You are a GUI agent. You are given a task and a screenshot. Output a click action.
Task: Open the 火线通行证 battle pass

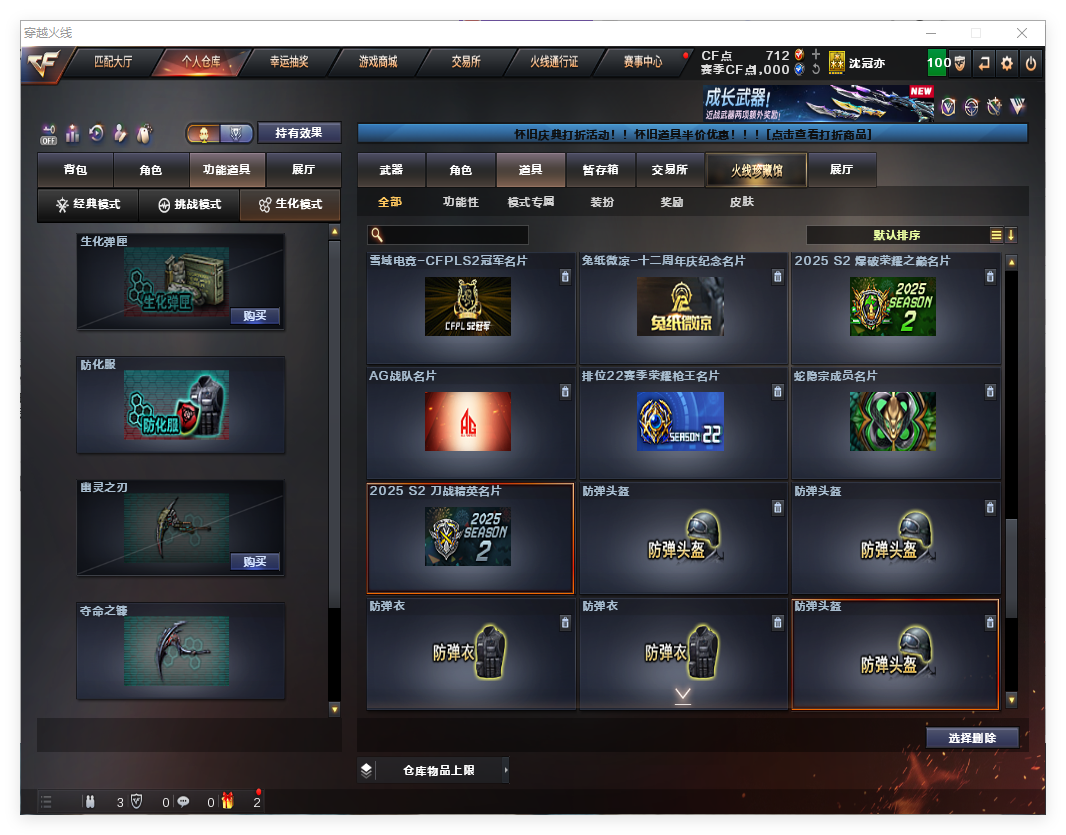pyautogui.click(x=554, y=62)
